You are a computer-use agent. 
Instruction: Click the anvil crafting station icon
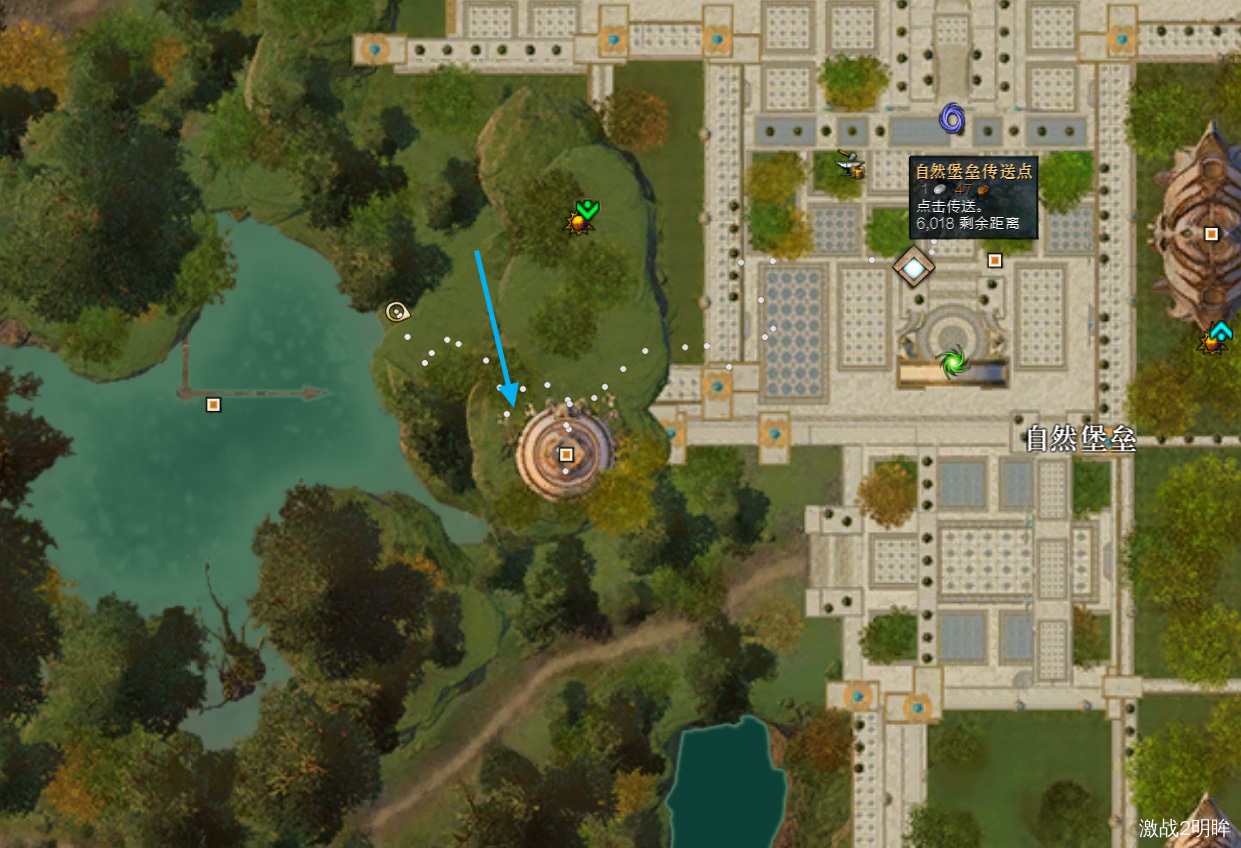(x=851, y=164)
